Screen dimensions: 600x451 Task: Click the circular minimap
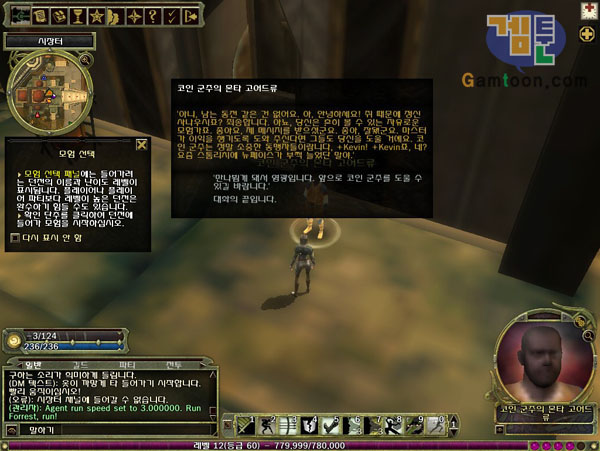tap(46, 92)
